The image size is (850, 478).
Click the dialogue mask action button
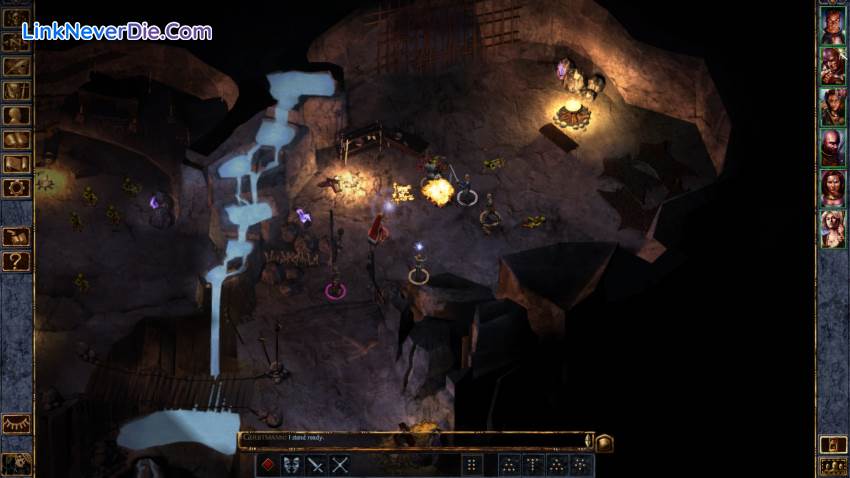point(292,464)
